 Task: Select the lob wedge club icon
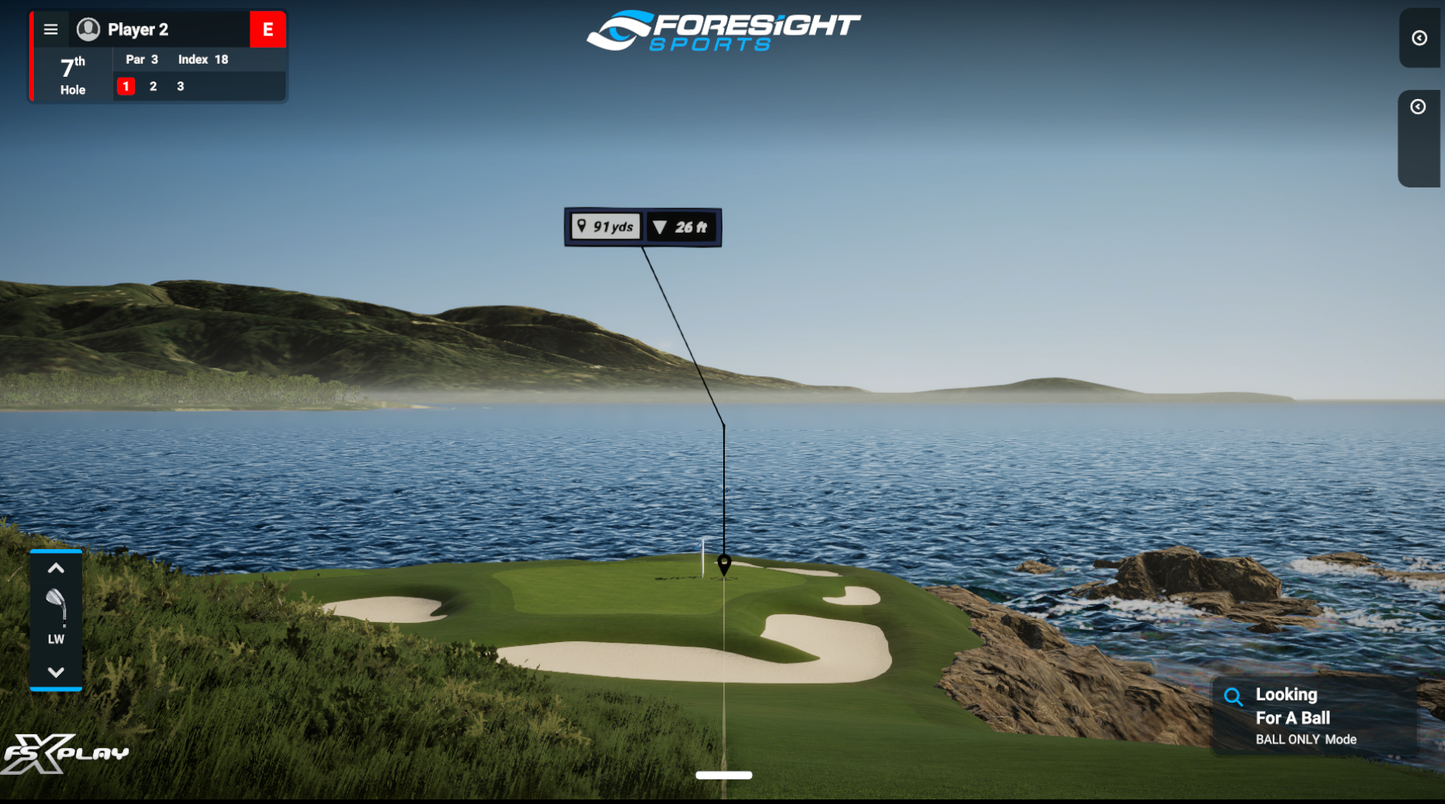click(55, 608)
